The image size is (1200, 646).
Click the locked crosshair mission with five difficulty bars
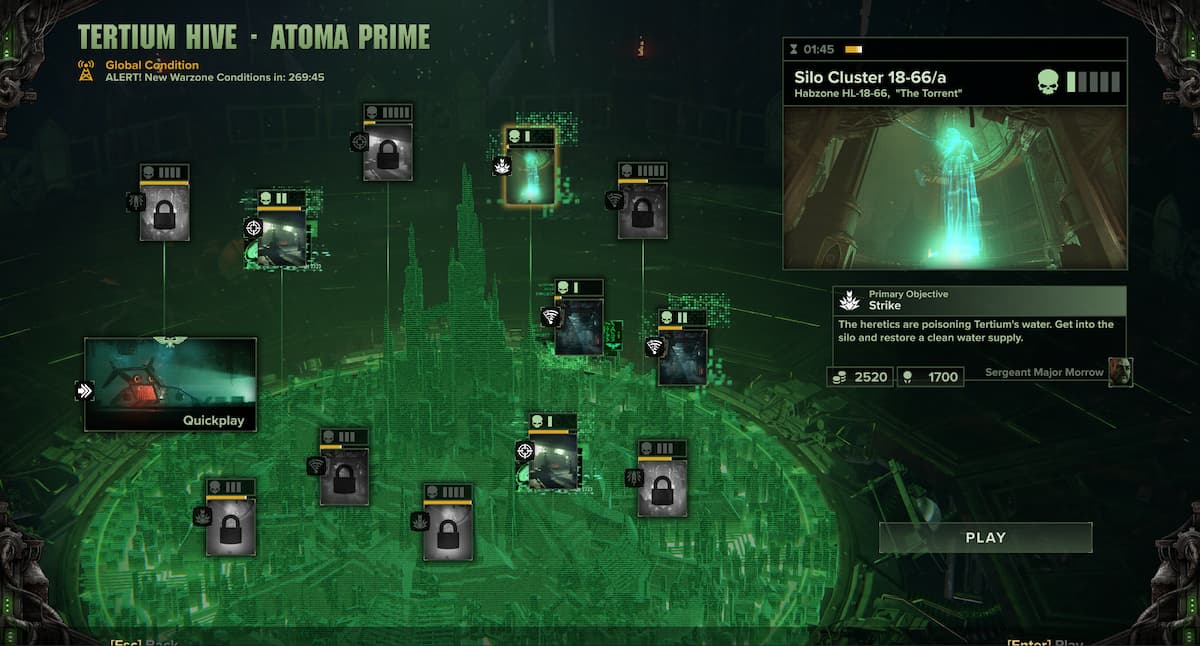click(x=388, y=150)
